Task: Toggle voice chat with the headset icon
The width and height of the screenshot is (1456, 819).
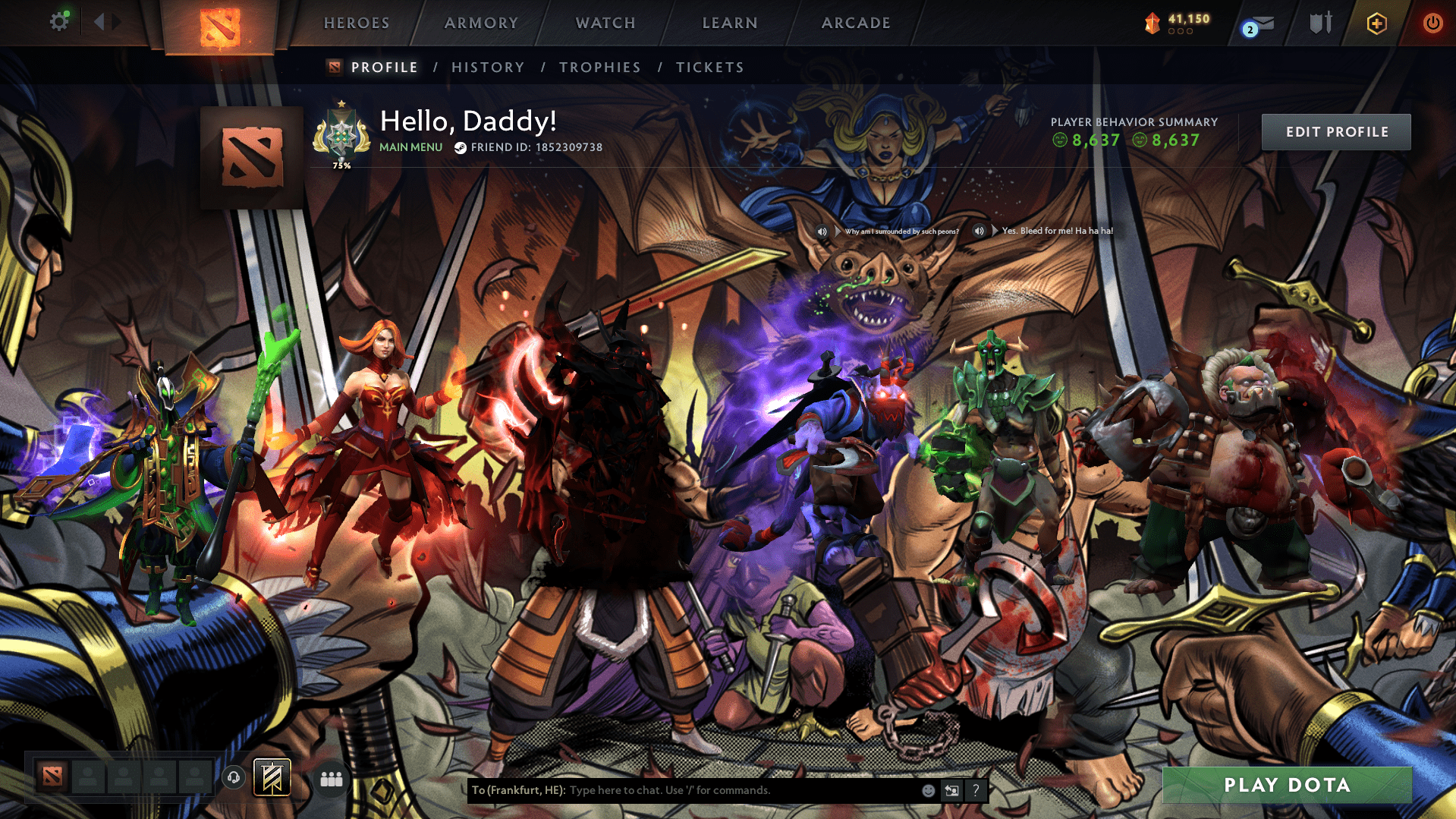Action: coord(233,778)
